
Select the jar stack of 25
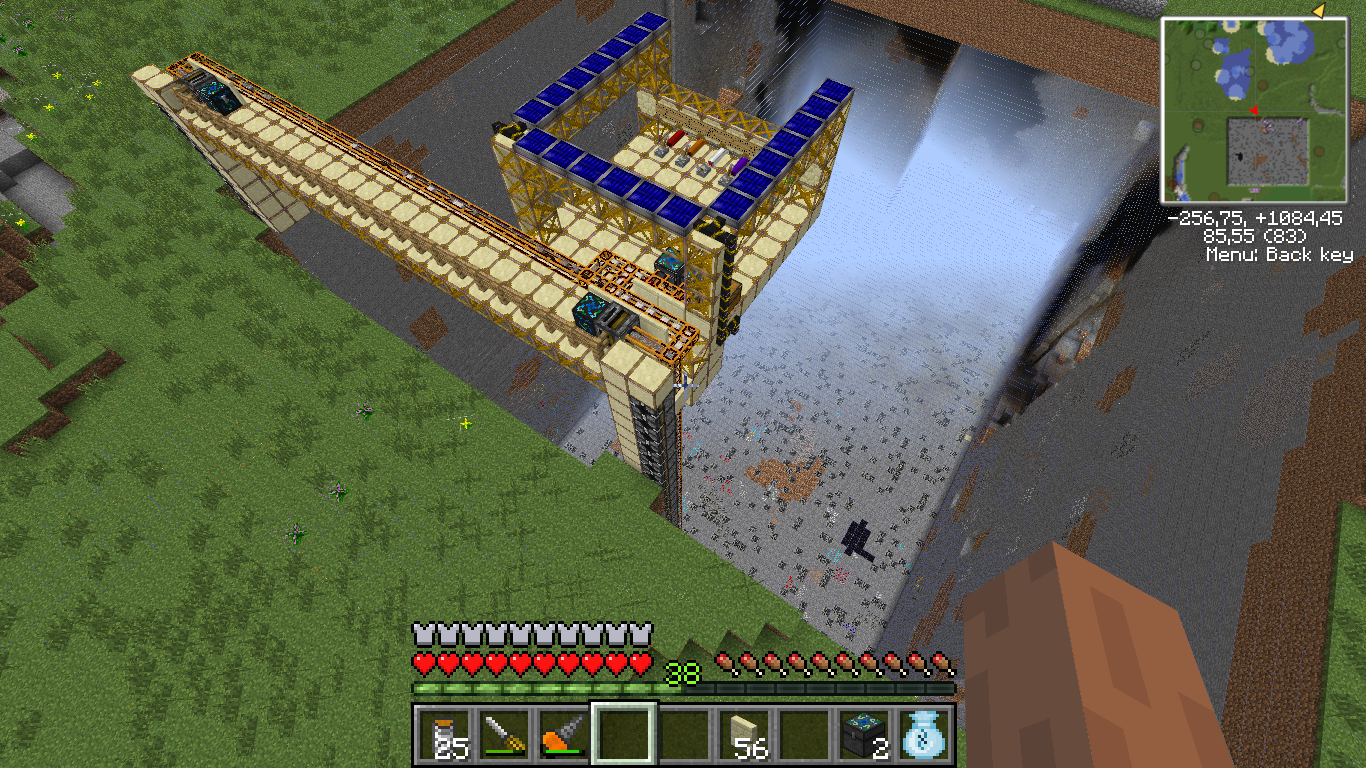[x=443, y=736]
